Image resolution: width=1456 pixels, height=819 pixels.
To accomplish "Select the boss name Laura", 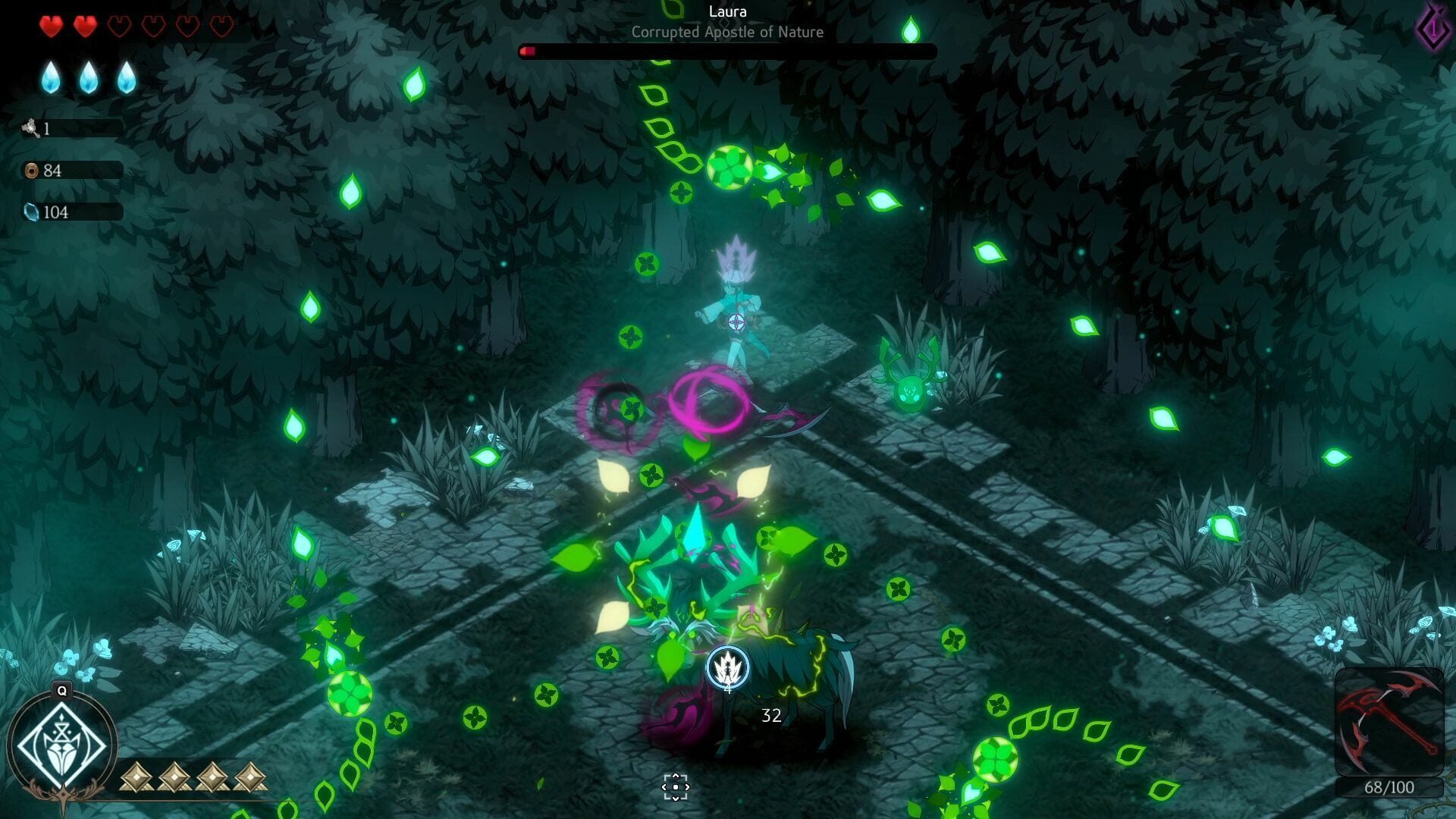I will tap(727, 12).
